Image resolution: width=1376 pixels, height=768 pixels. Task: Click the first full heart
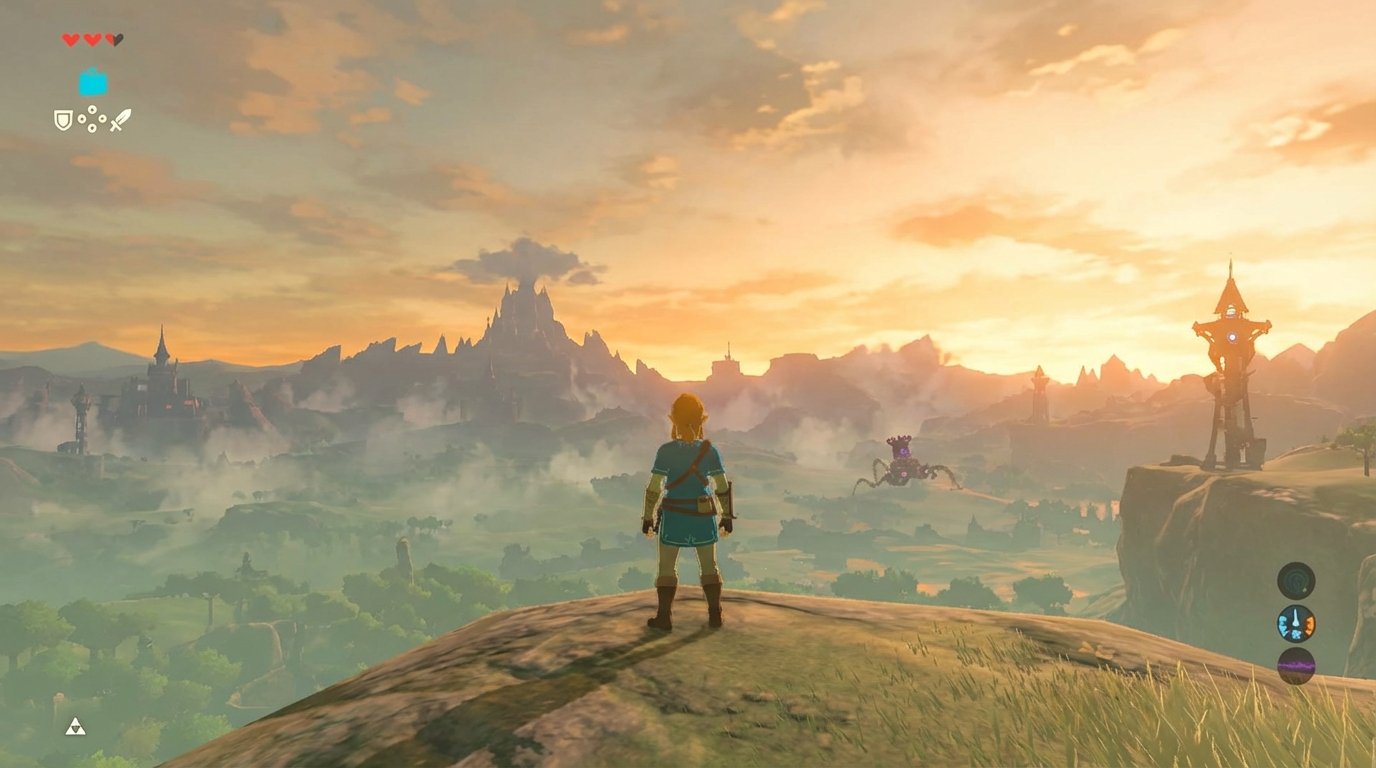pyautogui.click(x=70, y=40)
